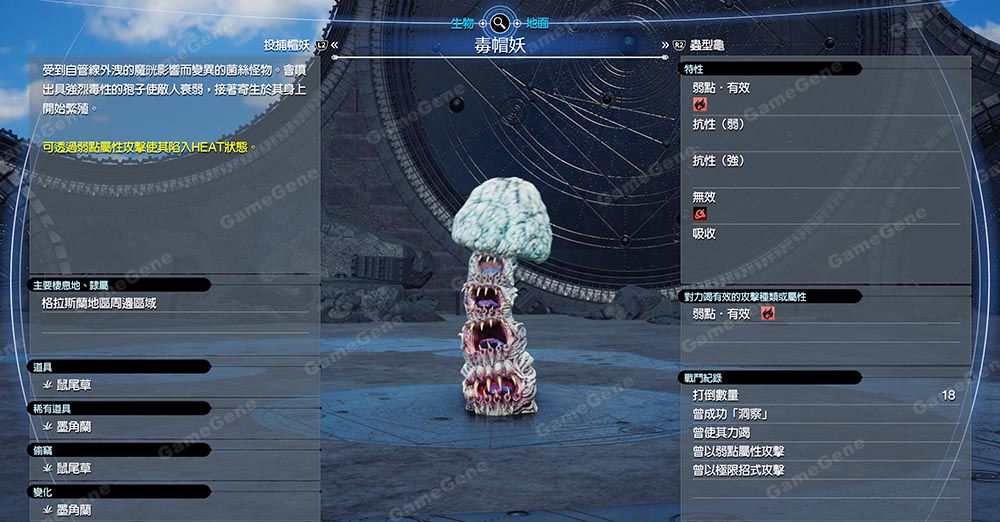Click the magnifier icon between the tabs
The image size is (1000, 522).
[x=500, y=22]
